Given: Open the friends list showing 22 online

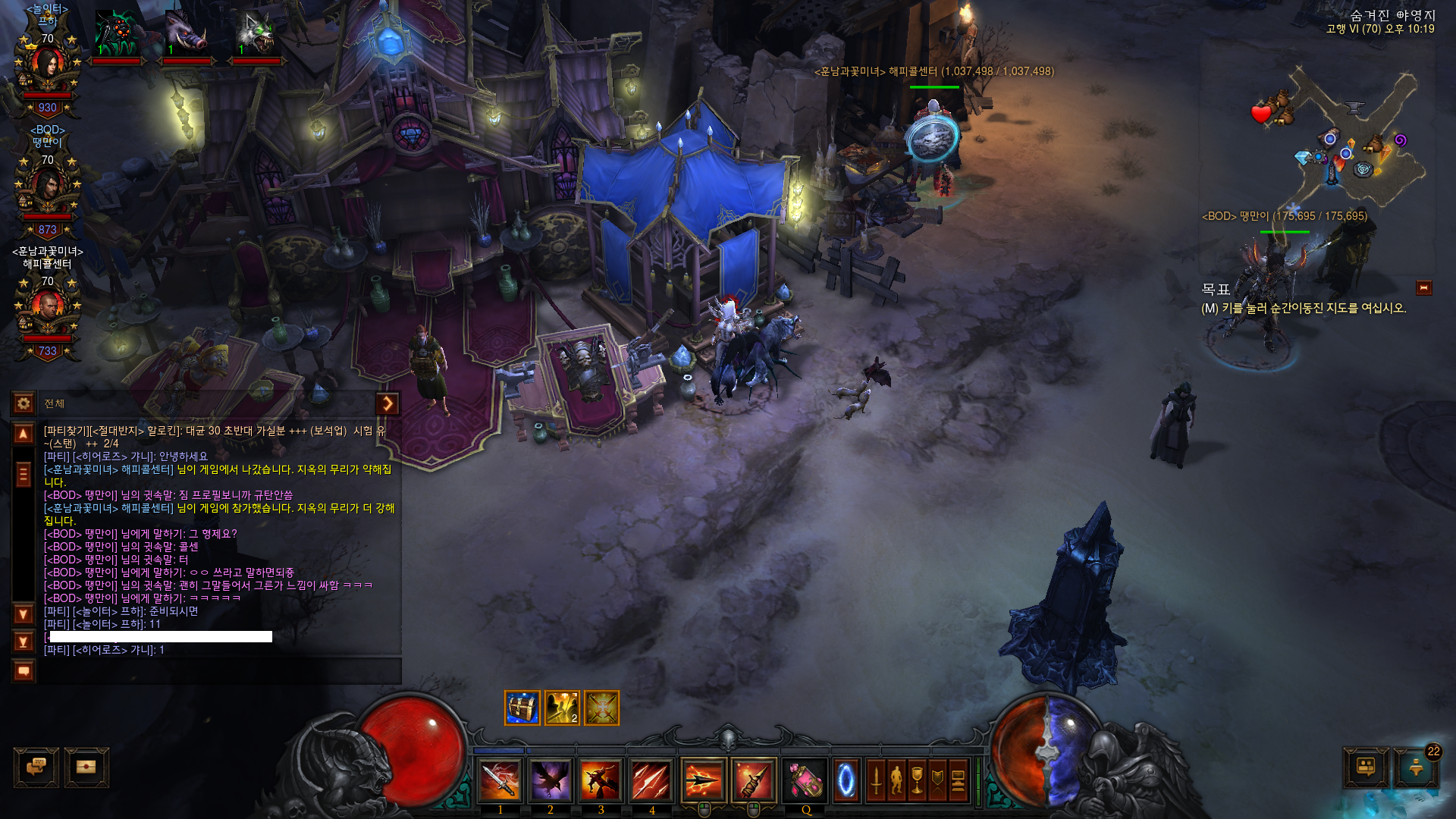Looking at the screenshot, I should [1416, 767].
